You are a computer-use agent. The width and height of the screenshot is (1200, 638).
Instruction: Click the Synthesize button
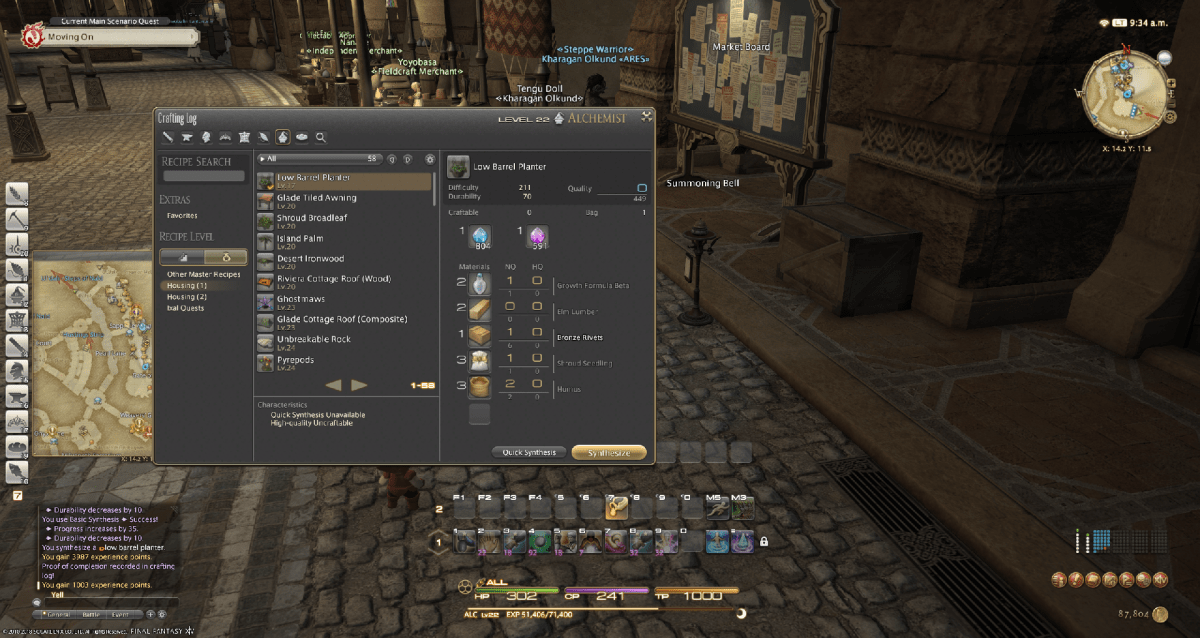click(x=608, y=452)
